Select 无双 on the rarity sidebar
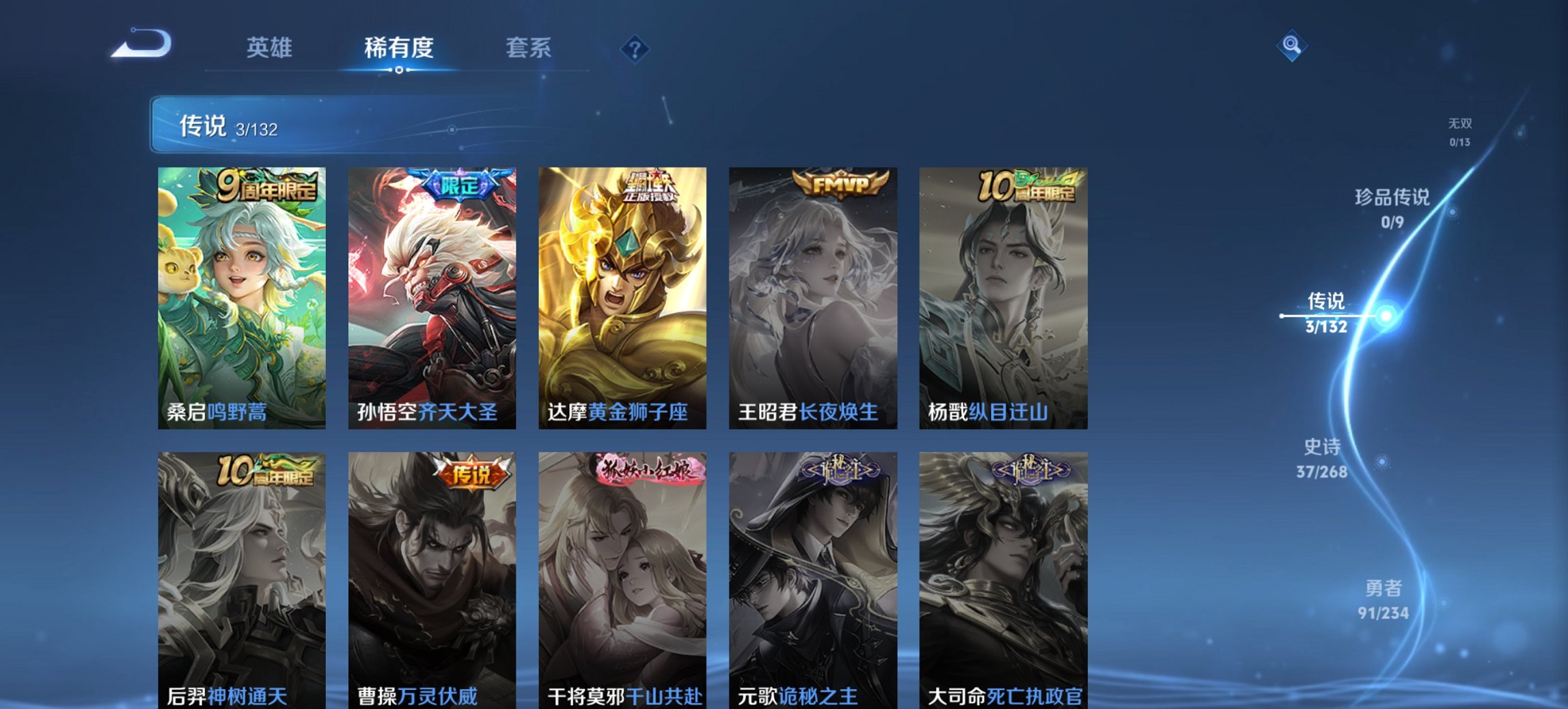This screenshot has width=1568, height=709. pyautogui.click(x=1459, y=131)
